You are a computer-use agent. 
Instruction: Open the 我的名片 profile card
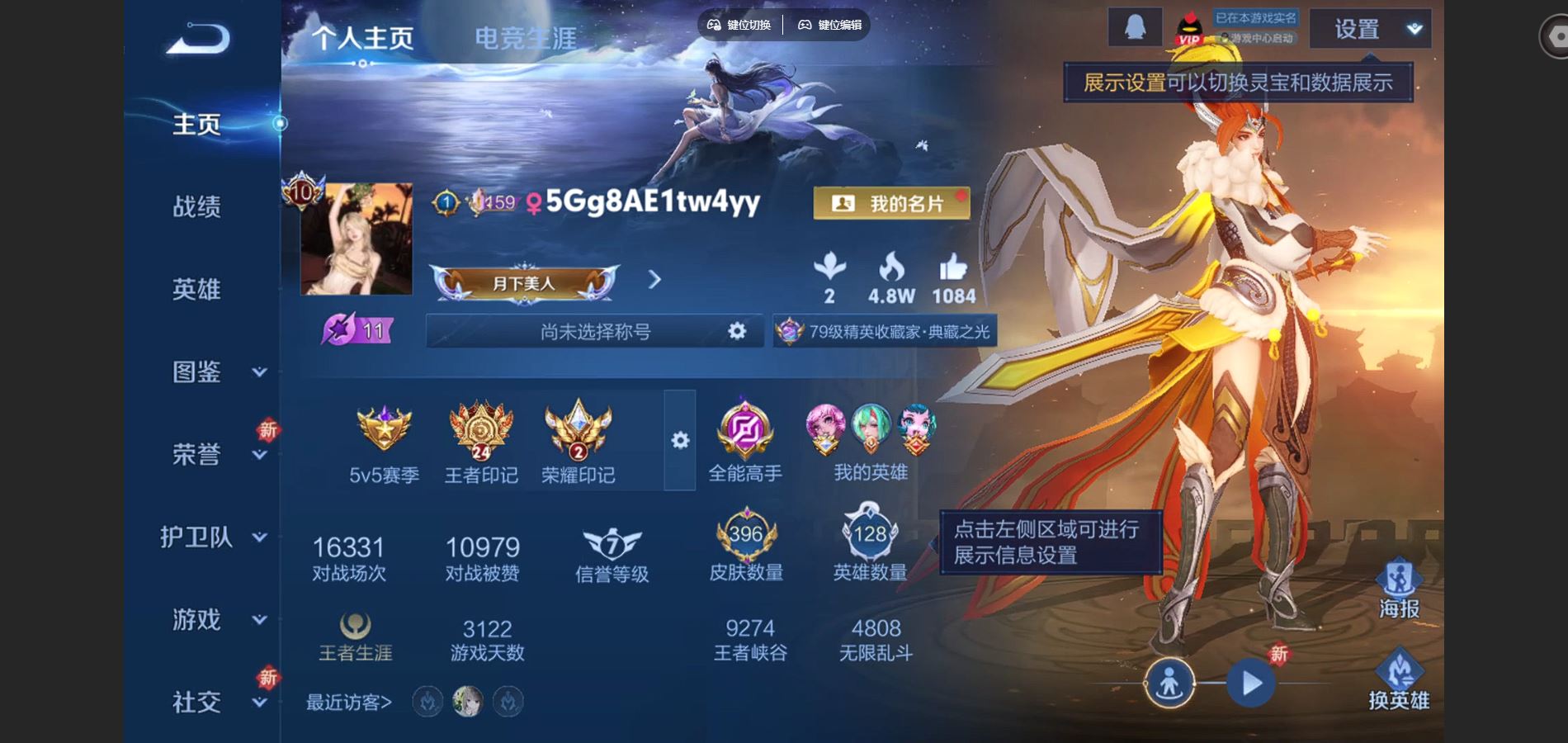tap(891, 202)
